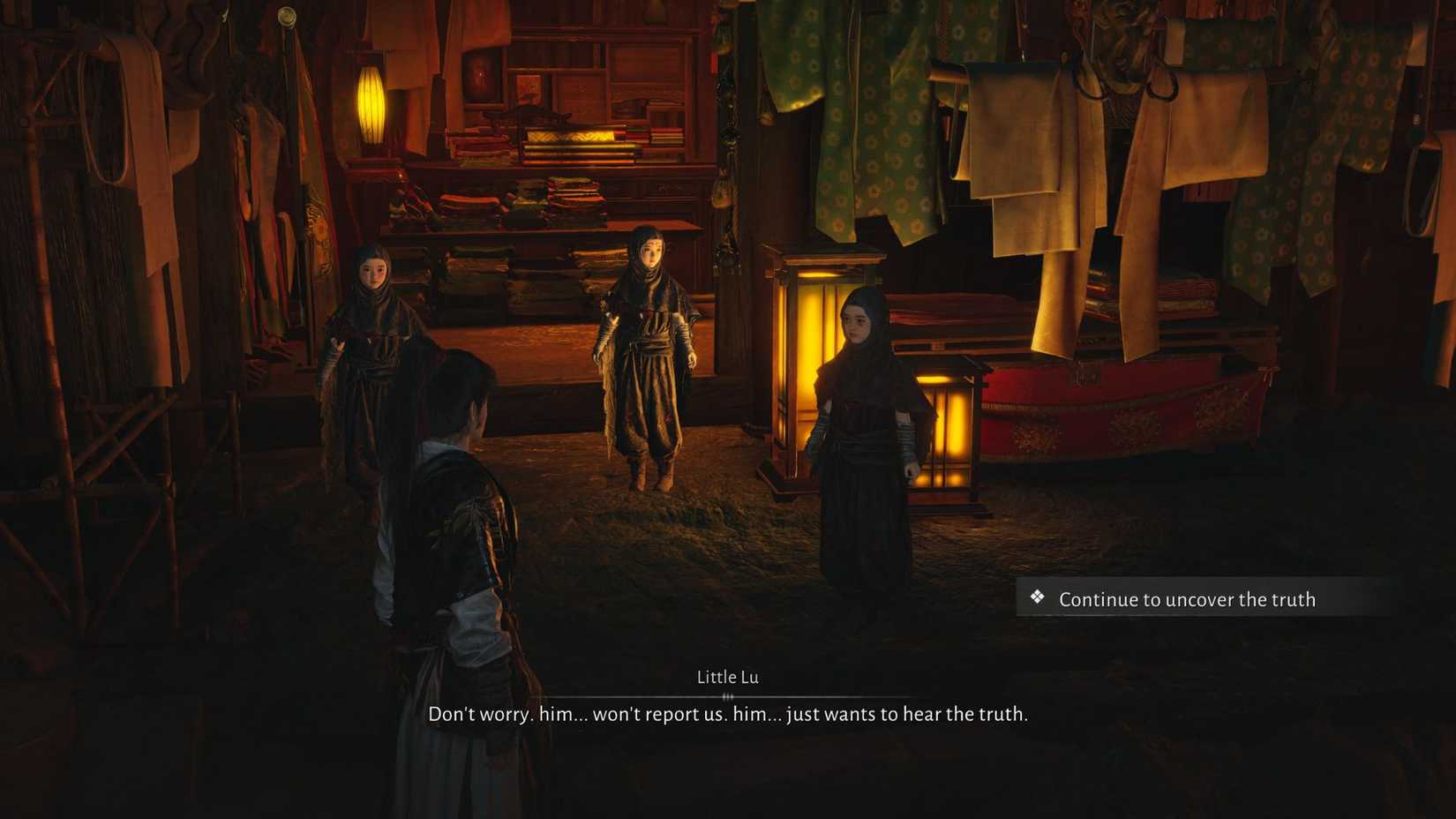Click Continue to uncover the truth objective text
Screen dimensions: 1456x819
1187,599
